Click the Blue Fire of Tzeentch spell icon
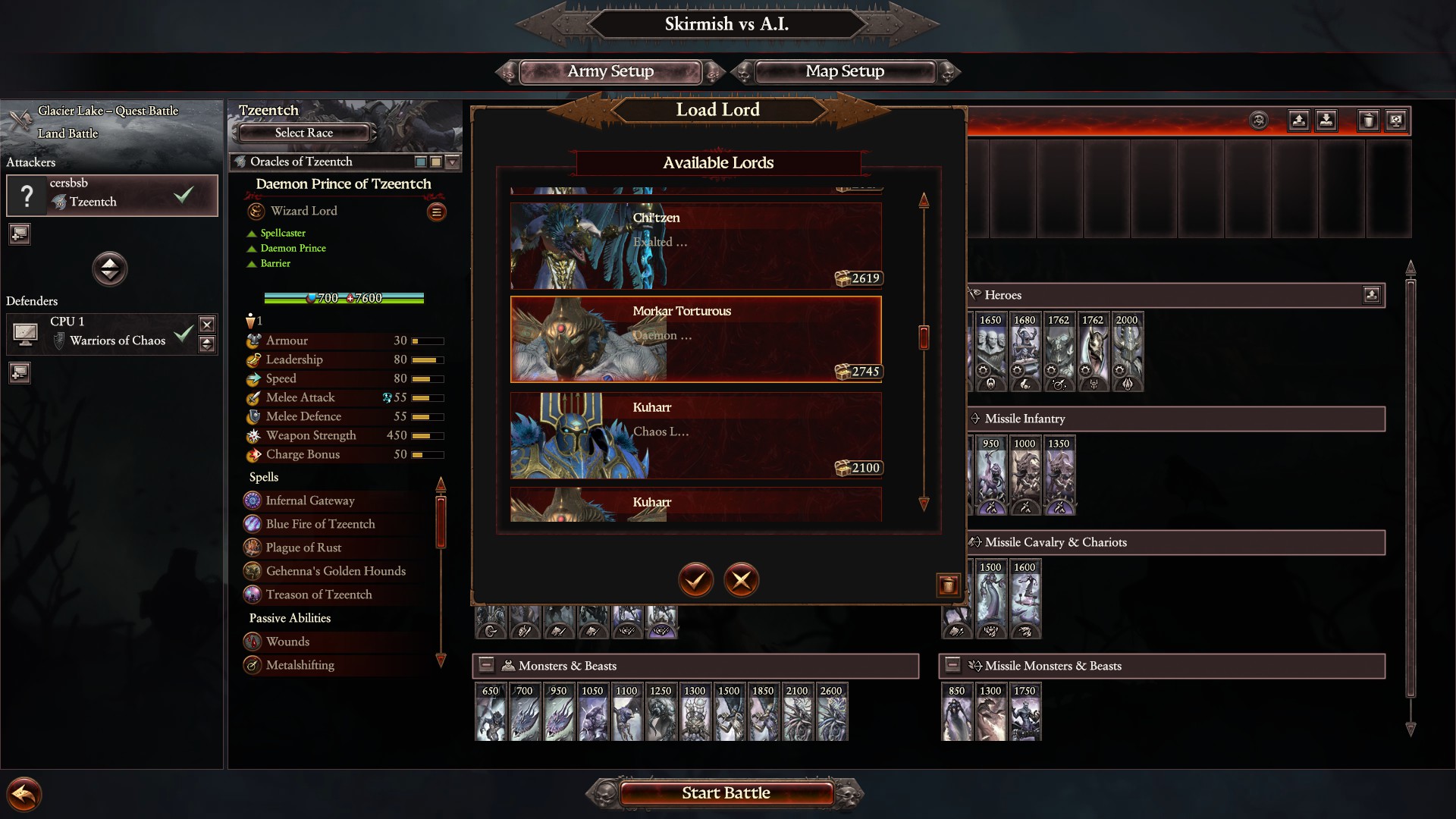The width and height of the screenshot is (1456, 819). (x=253, y=524)
